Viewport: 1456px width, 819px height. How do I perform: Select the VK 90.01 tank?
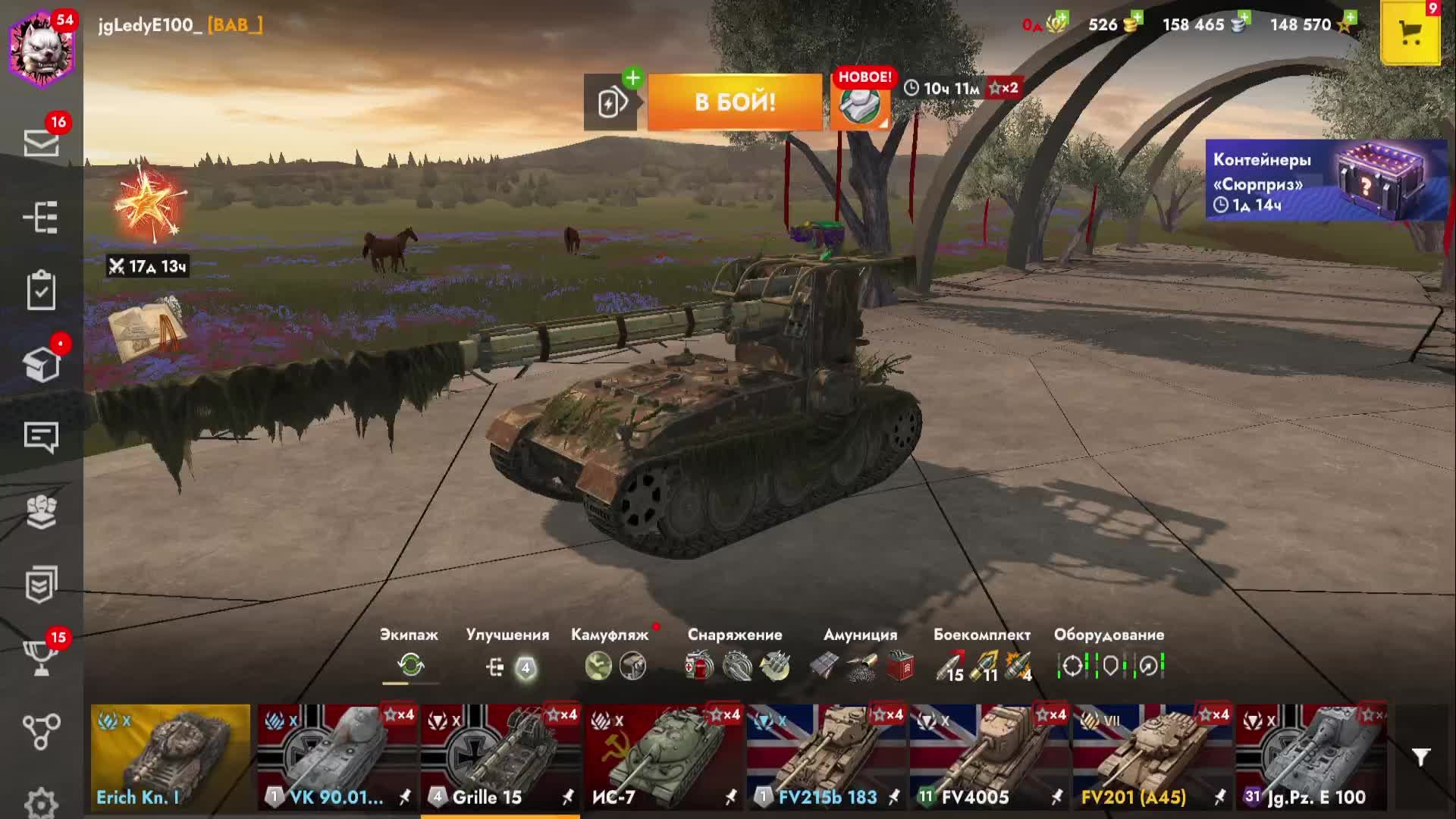coord(337,757)
